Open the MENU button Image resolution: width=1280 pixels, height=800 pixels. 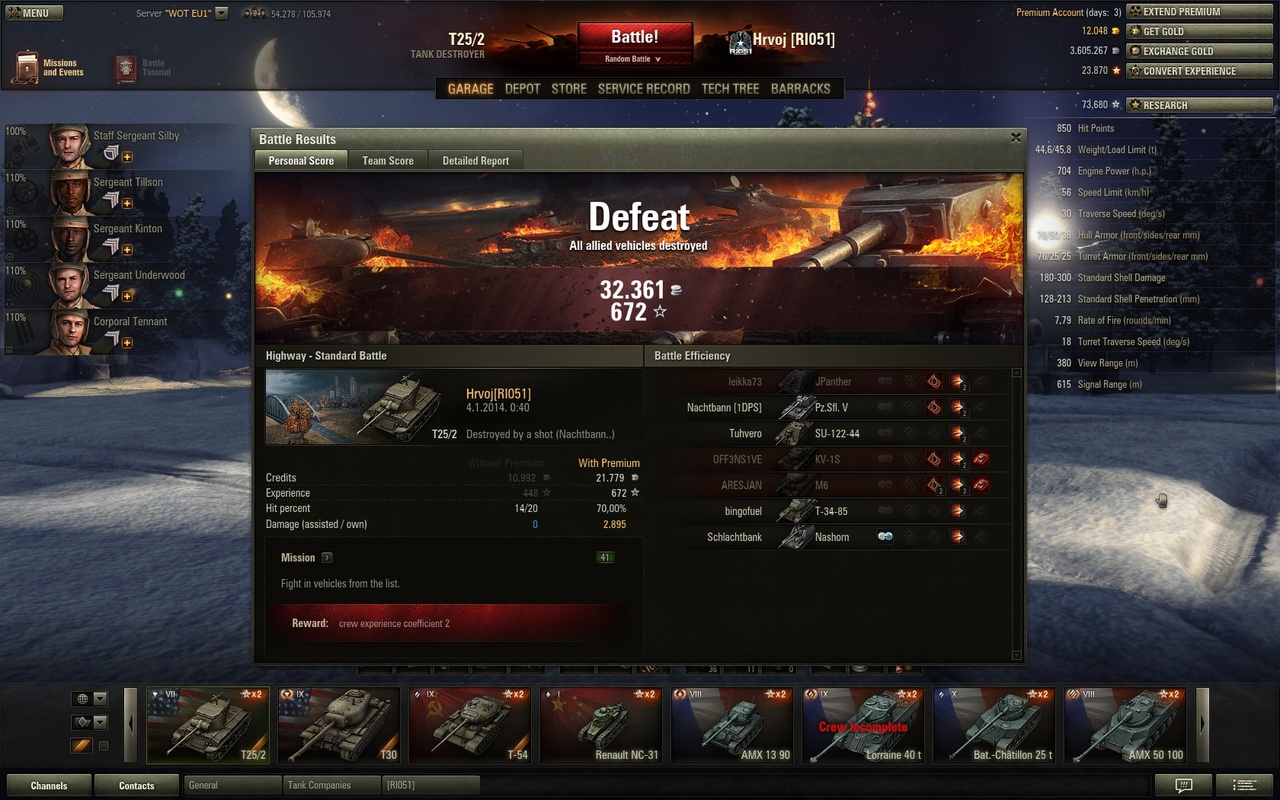34,13
